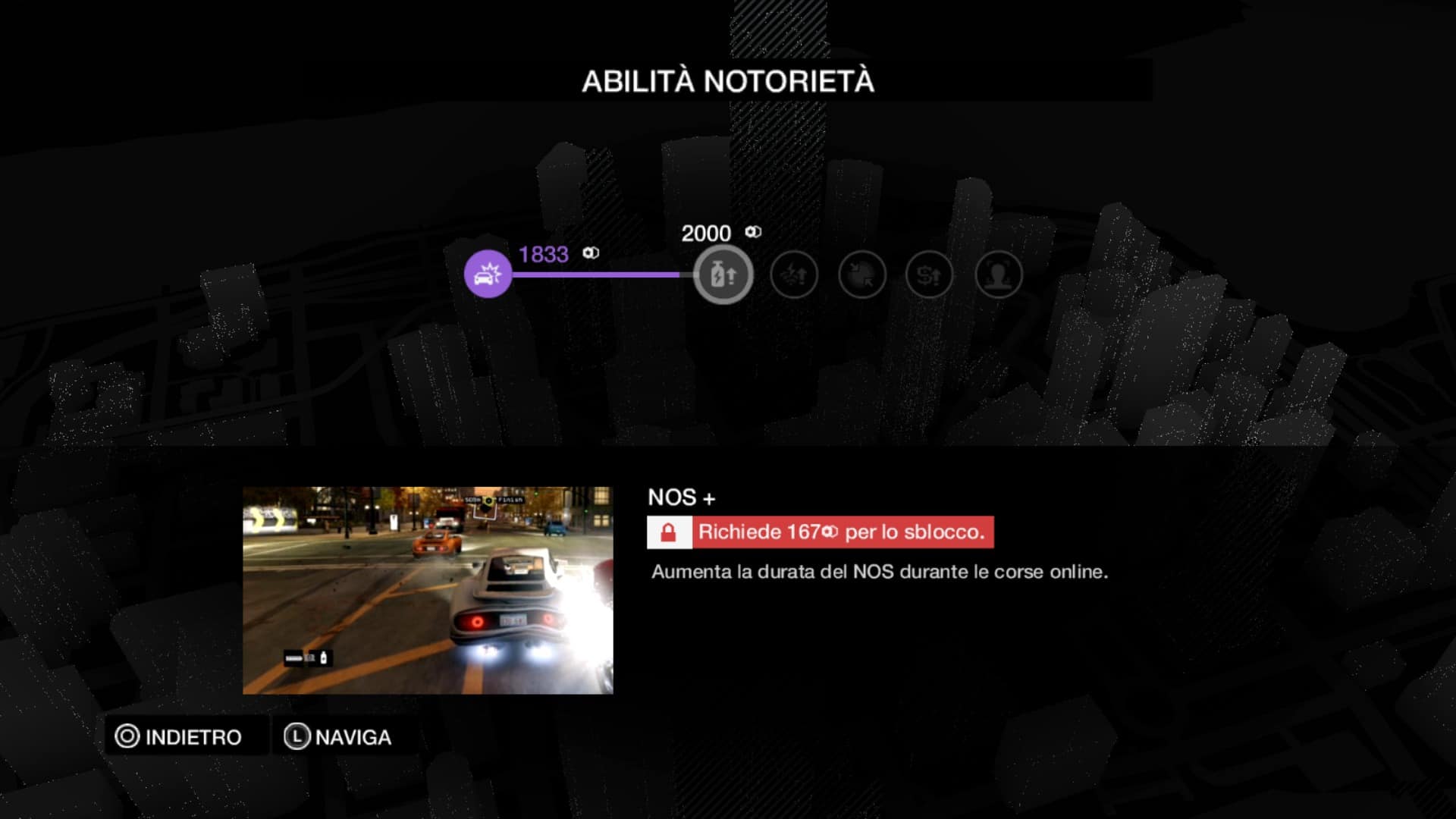Select the unlocked purple car crash skill
This screenshot has height=819, width=1456.
[488, 274]
